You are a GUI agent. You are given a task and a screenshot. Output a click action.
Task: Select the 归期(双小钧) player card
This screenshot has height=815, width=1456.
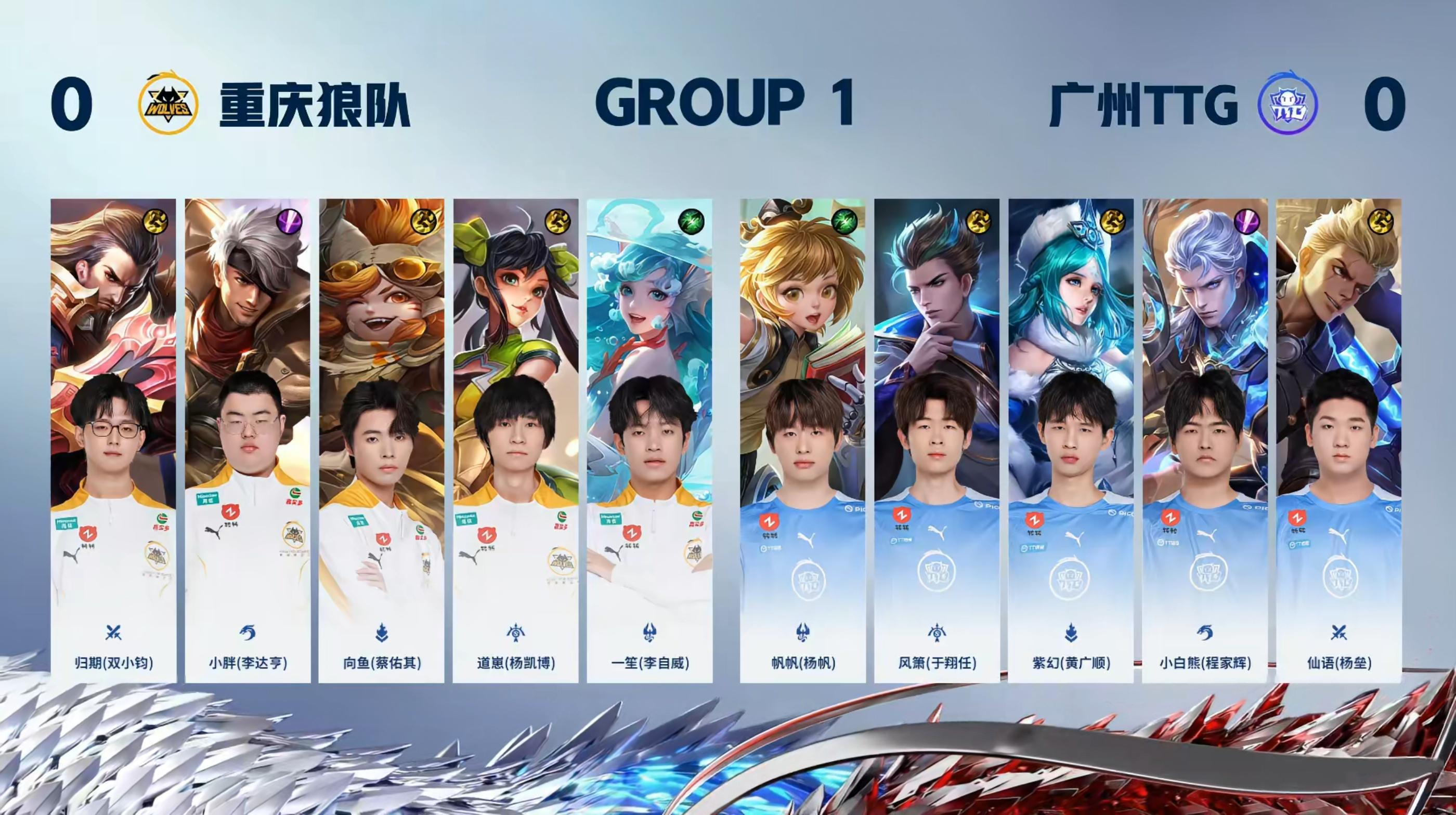pos(113,441)
